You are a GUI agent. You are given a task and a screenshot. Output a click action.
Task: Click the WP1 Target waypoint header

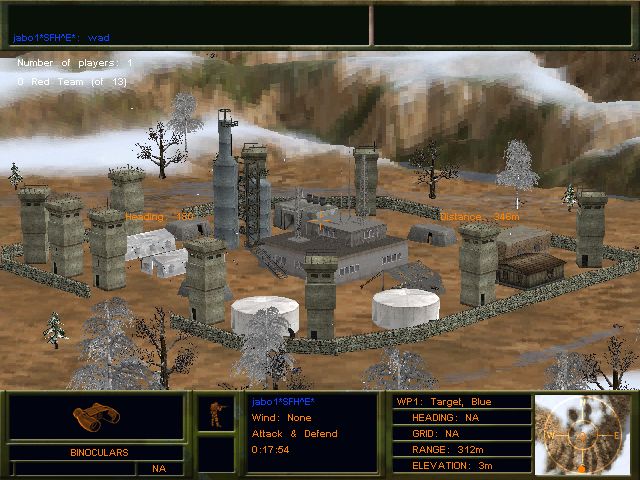pos(458,402)
